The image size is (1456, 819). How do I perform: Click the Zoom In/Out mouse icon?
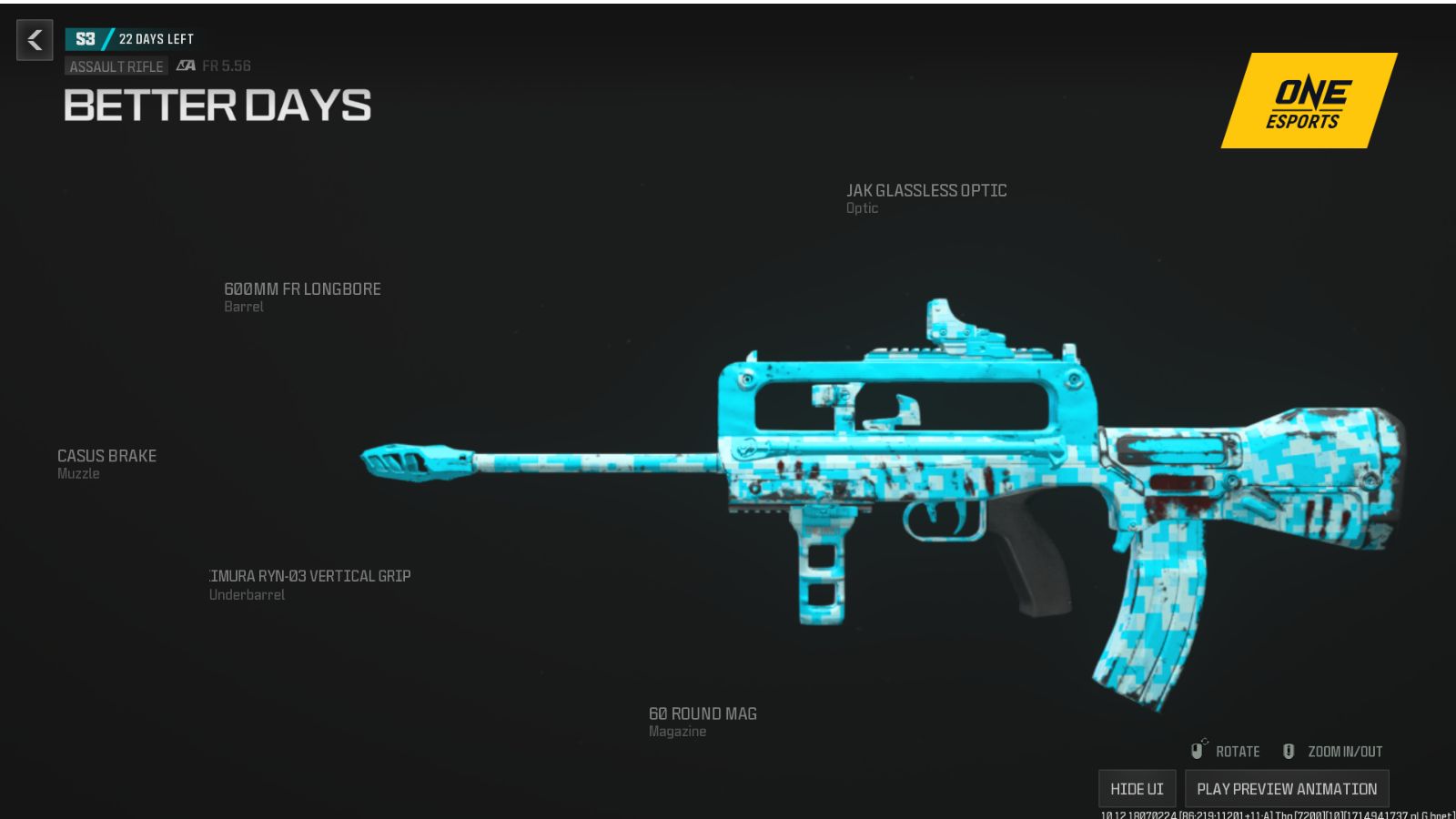[1289, 750]
